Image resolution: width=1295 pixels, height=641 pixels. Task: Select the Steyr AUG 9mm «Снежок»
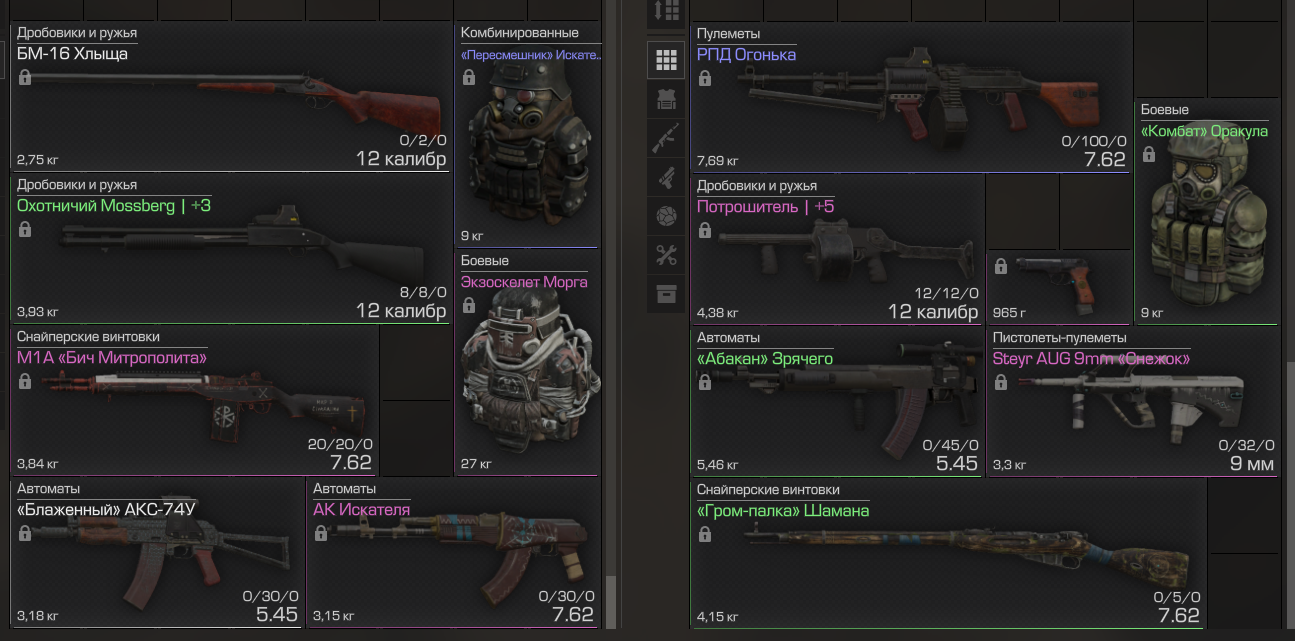[x=1132, y=402]
